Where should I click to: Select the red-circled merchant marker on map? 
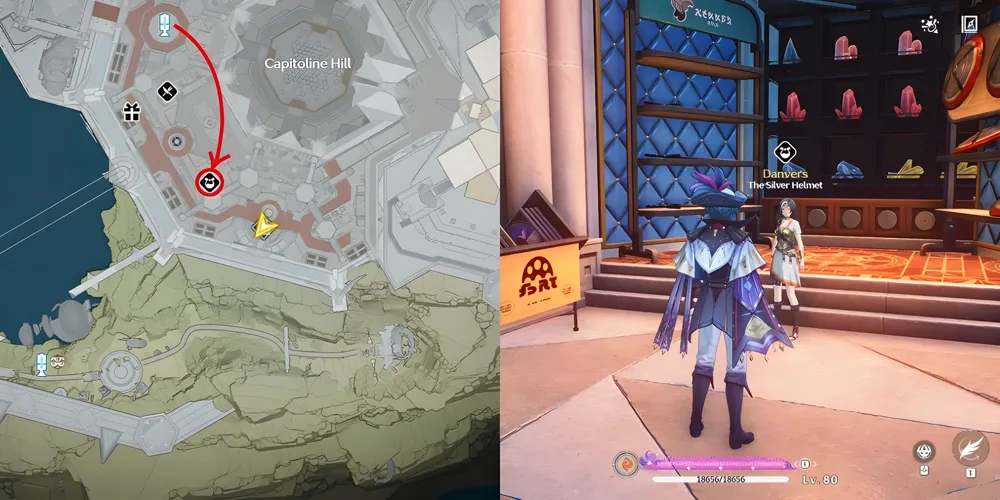point(210,181)
